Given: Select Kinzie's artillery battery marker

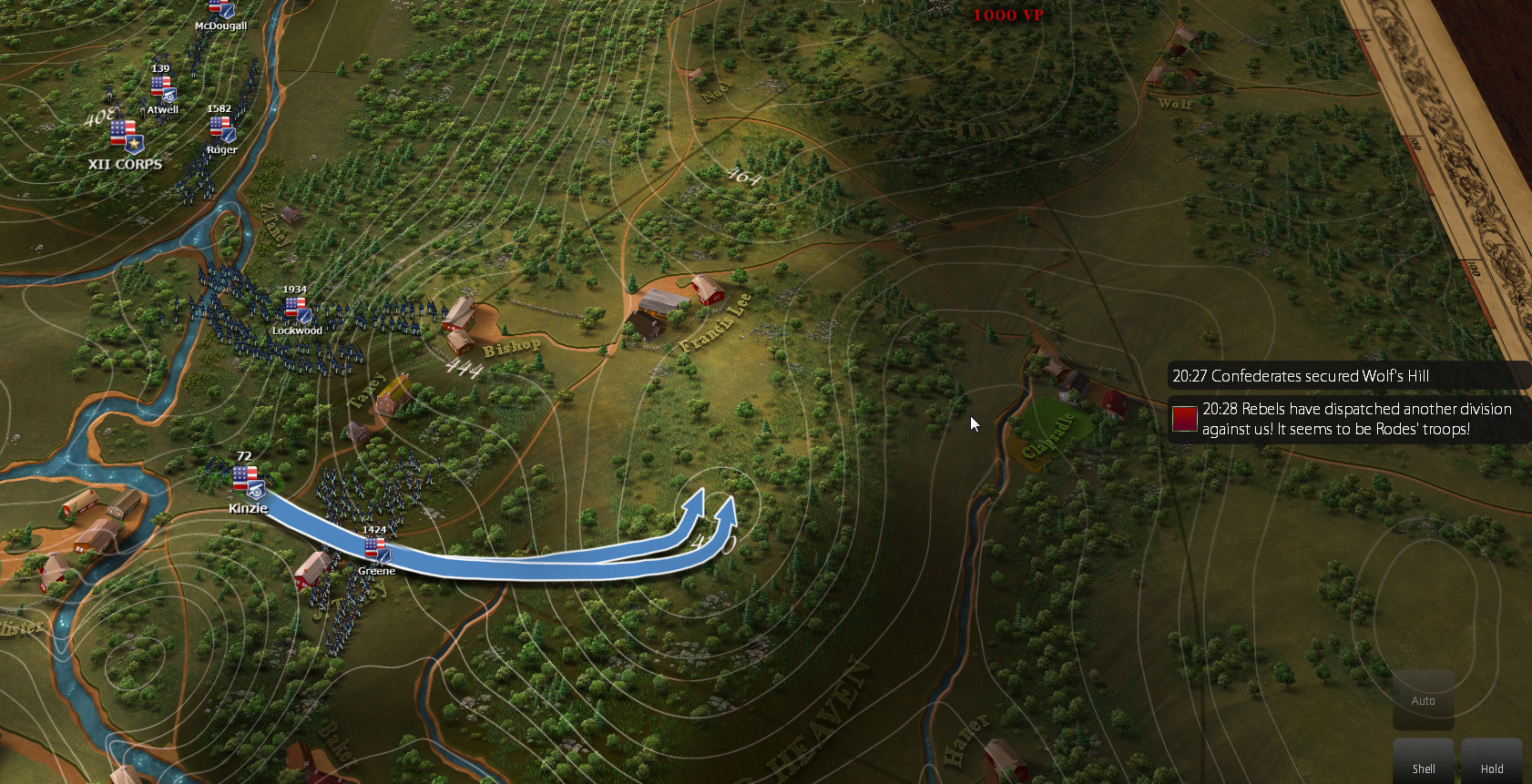Looking at the screenshot, I should [x=247, y=481].
